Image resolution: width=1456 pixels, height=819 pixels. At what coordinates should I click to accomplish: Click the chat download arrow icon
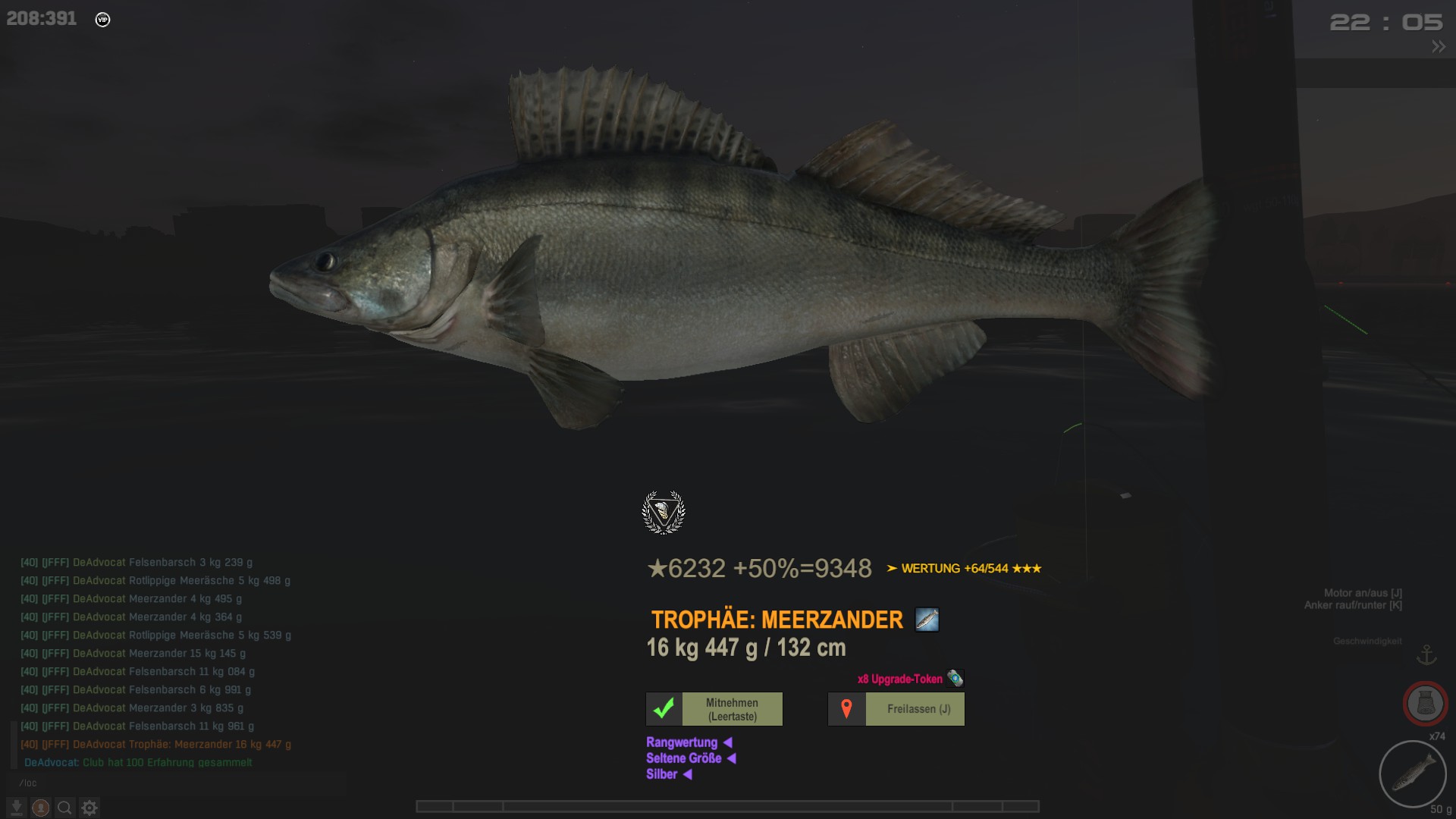(17, 808)
